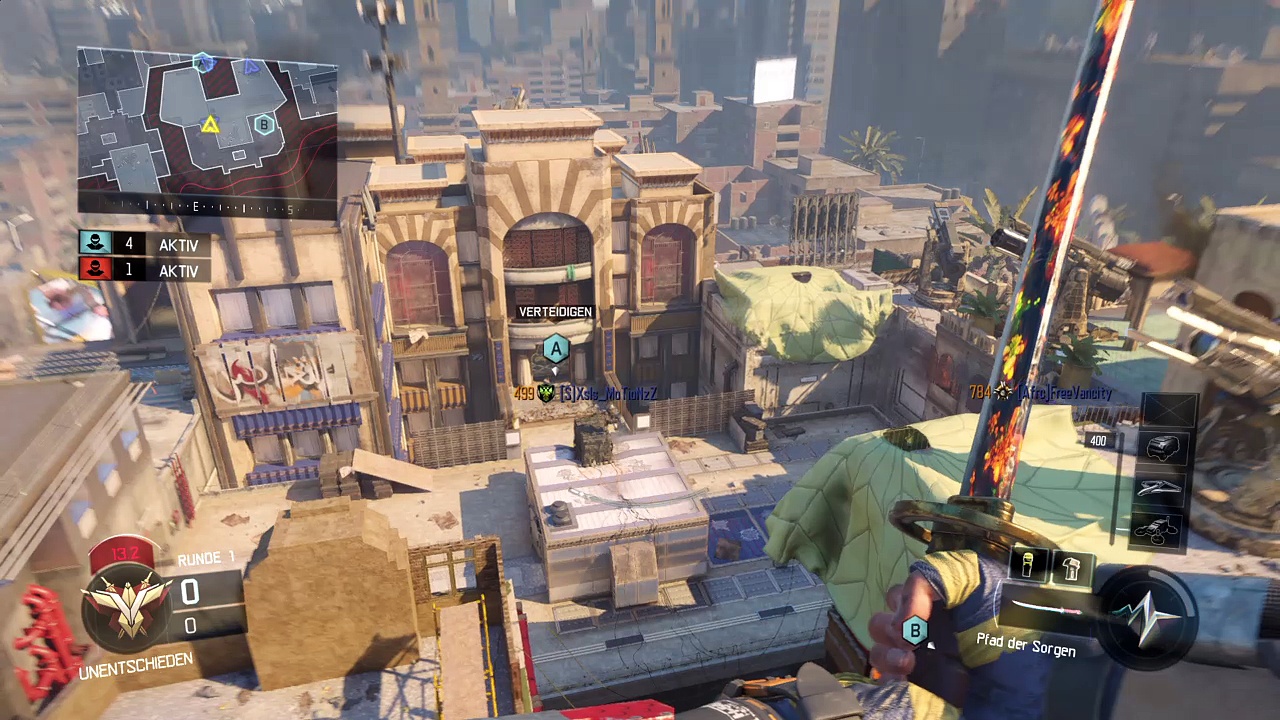The width and height of the screenshot is (1280, 720).
Task: Select the lethal grenade equipment icon
Action: coord(1029,566)
